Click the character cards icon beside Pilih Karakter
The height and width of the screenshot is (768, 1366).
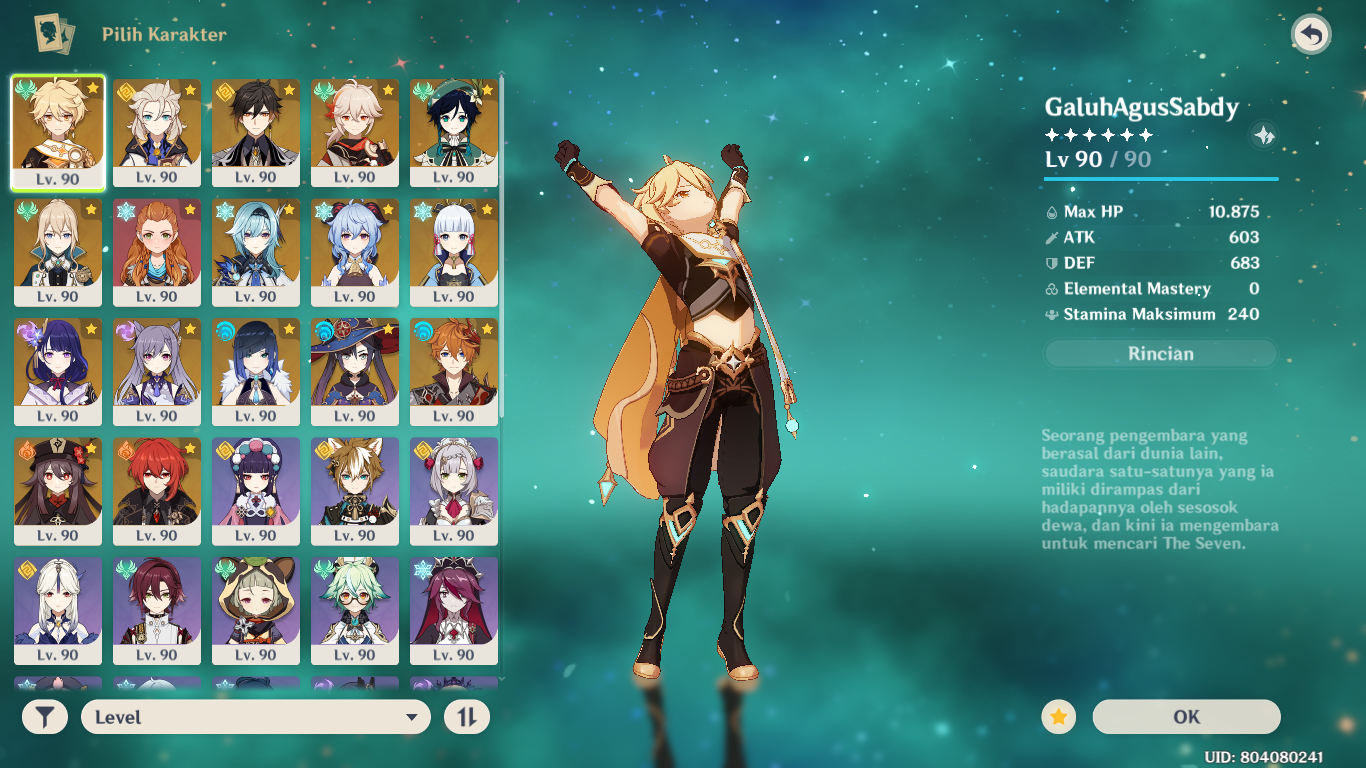tap(55, 32)
